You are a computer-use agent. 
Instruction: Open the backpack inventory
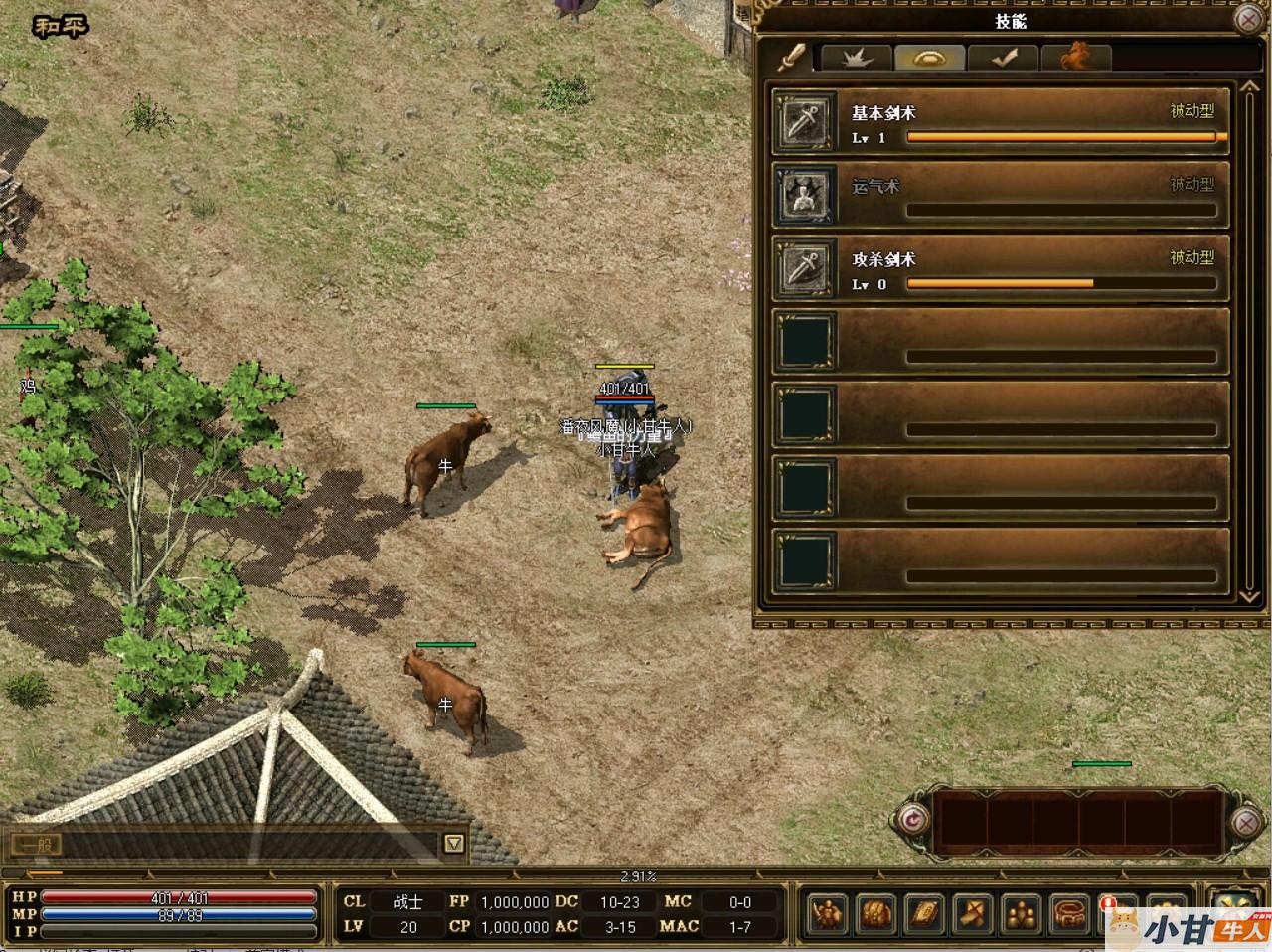875,912
